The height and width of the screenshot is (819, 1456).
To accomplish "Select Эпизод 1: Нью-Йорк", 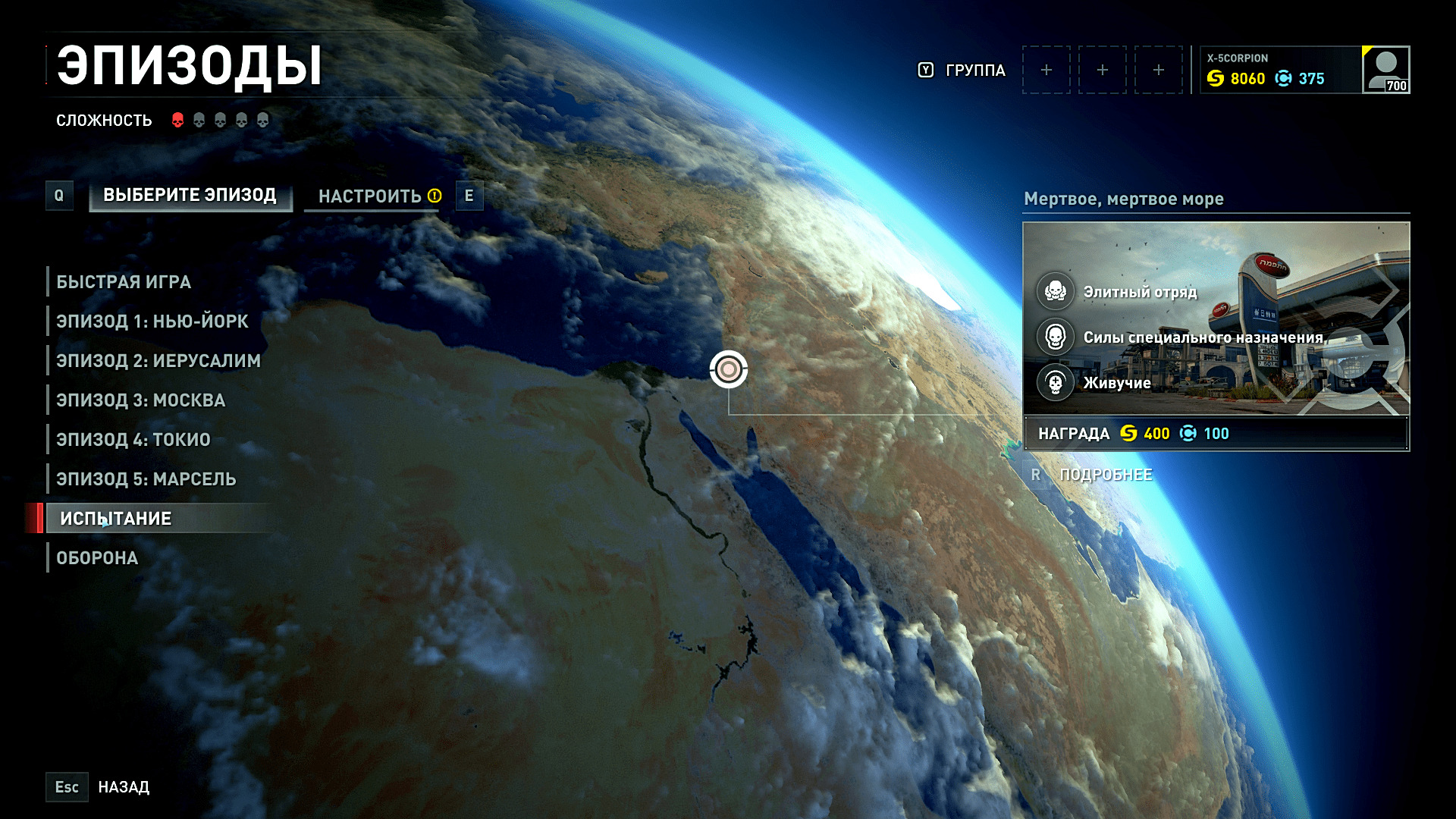I will coord(152,322).
